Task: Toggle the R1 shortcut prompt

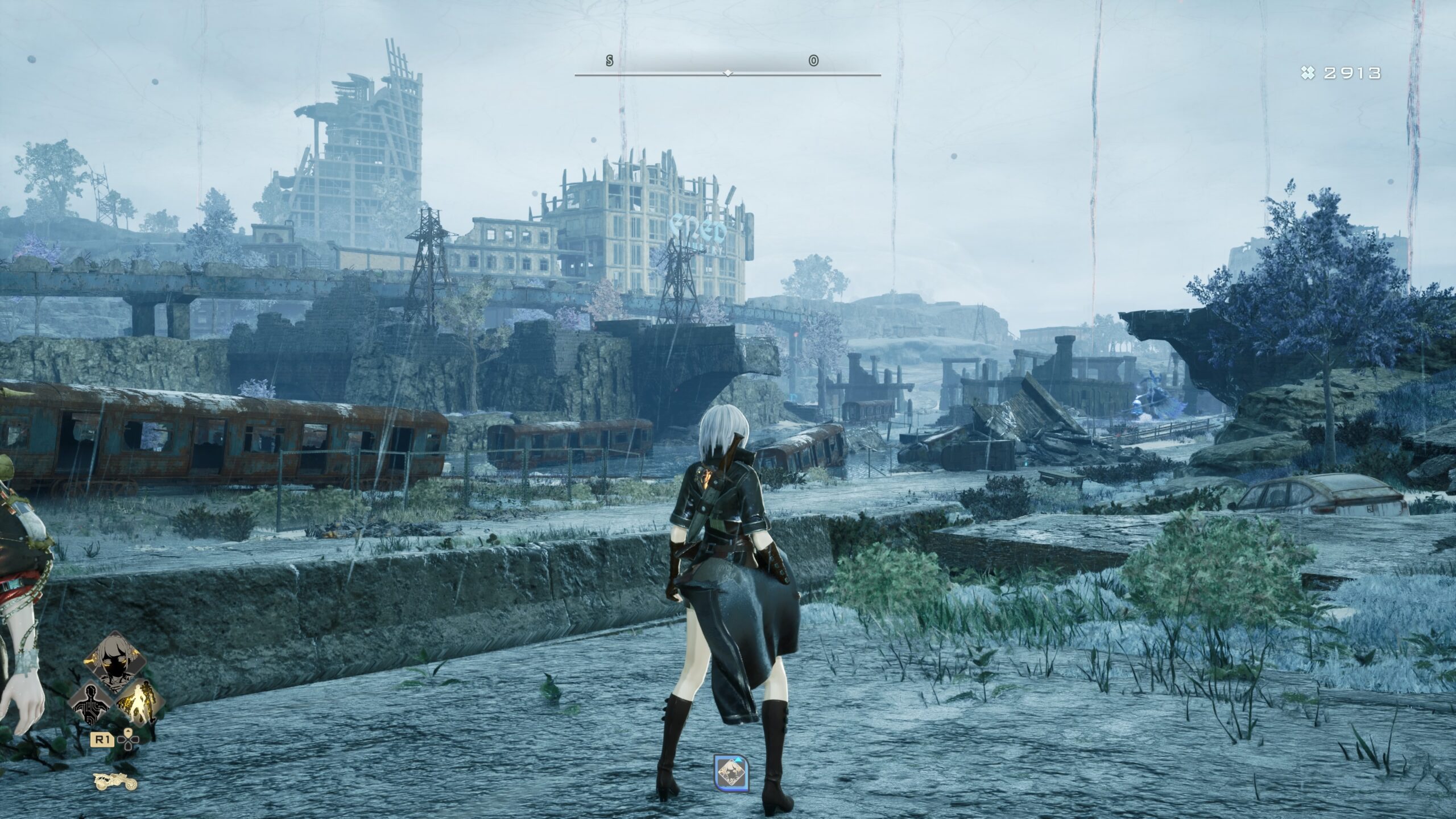Action: coord(102,740)
